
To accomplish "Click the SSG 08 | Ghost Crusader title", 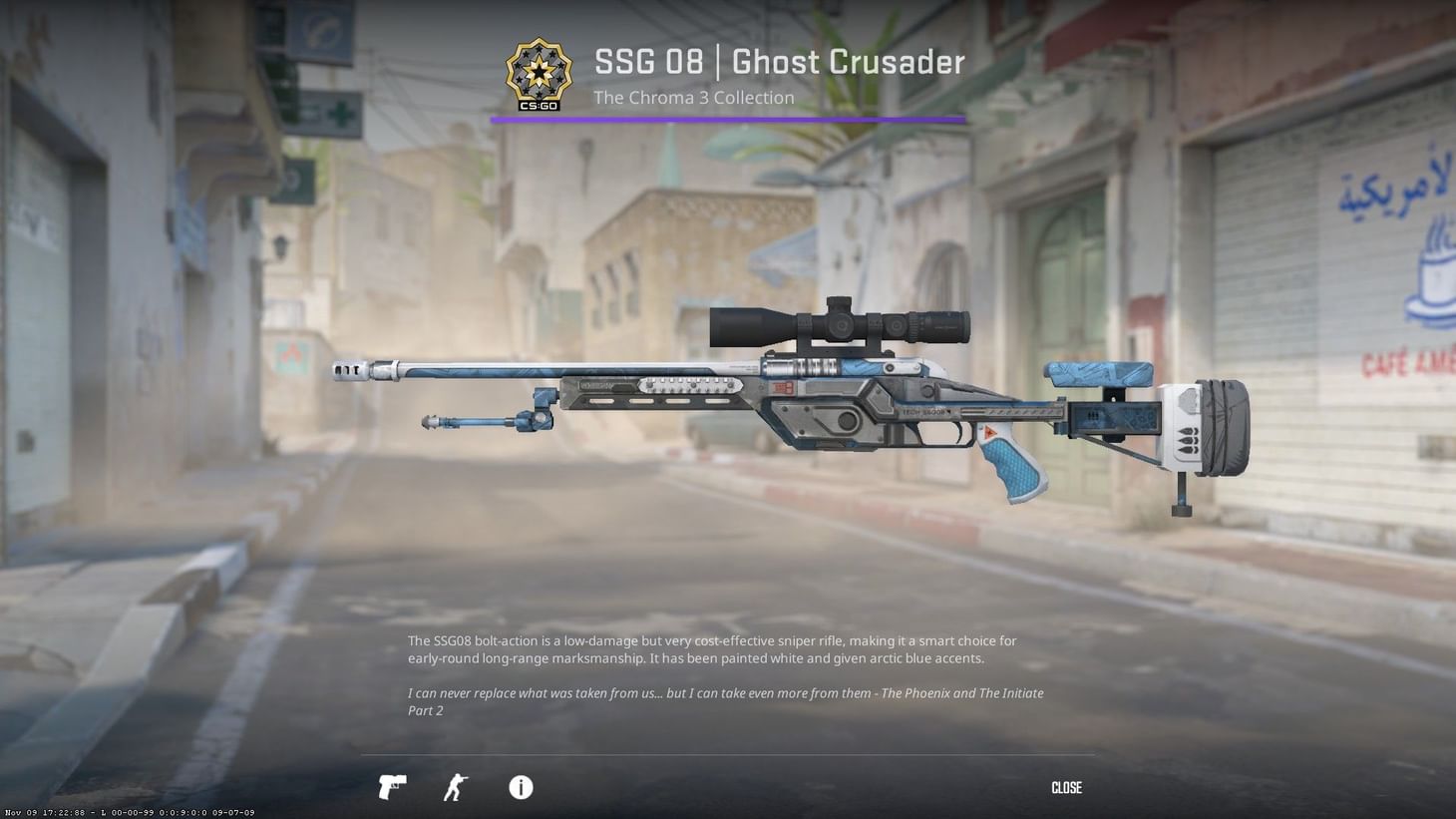I will tap(778, 62).
